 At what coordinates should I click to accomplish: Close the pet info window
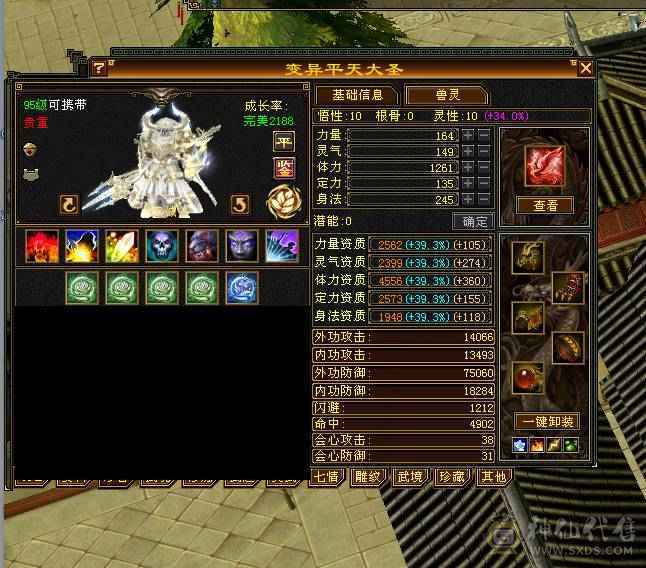[585, 68]
